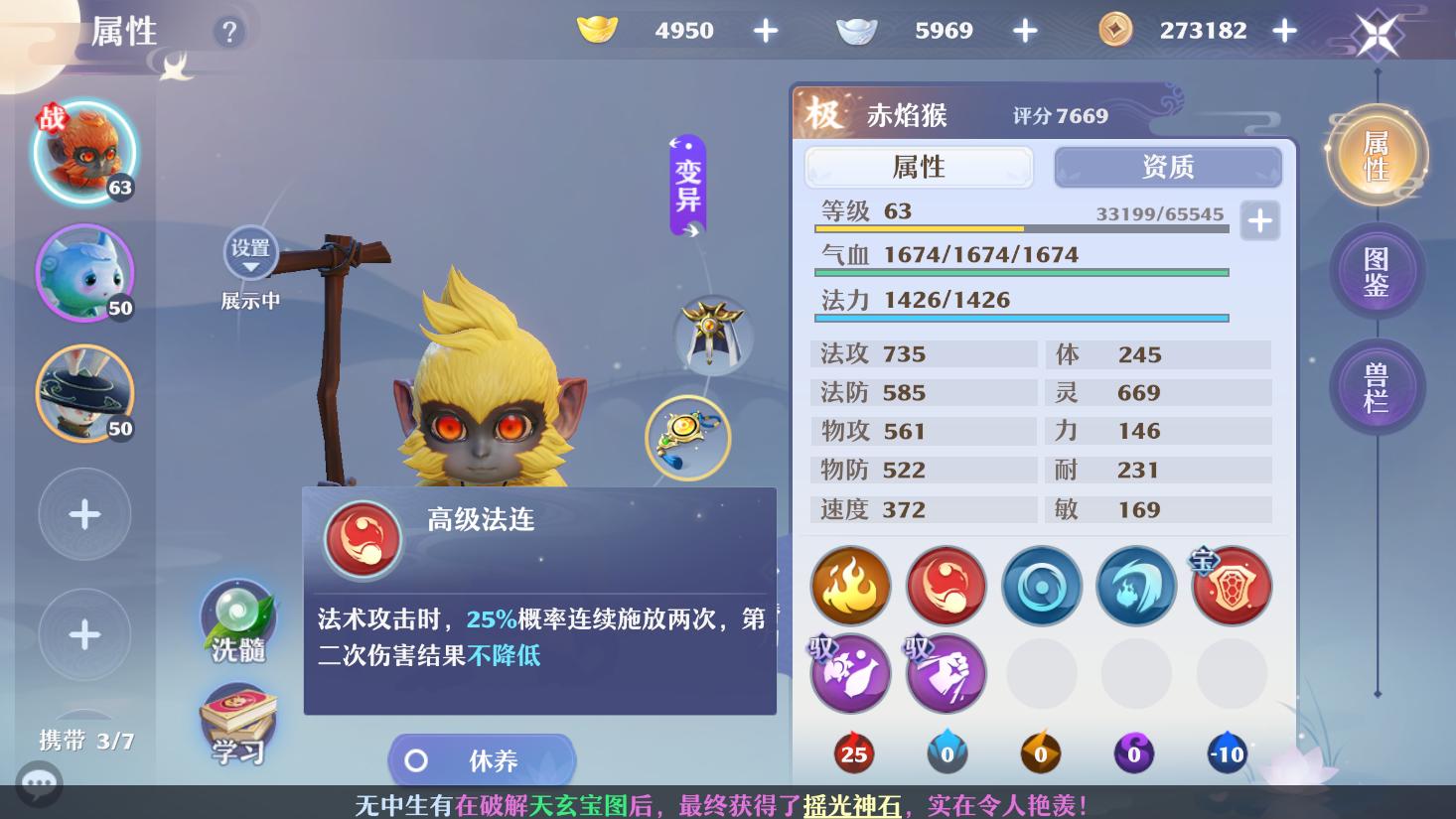The image size is (1456, 819).
Task: Open the 高级法连 red skill icon
Action: [946, 586]
